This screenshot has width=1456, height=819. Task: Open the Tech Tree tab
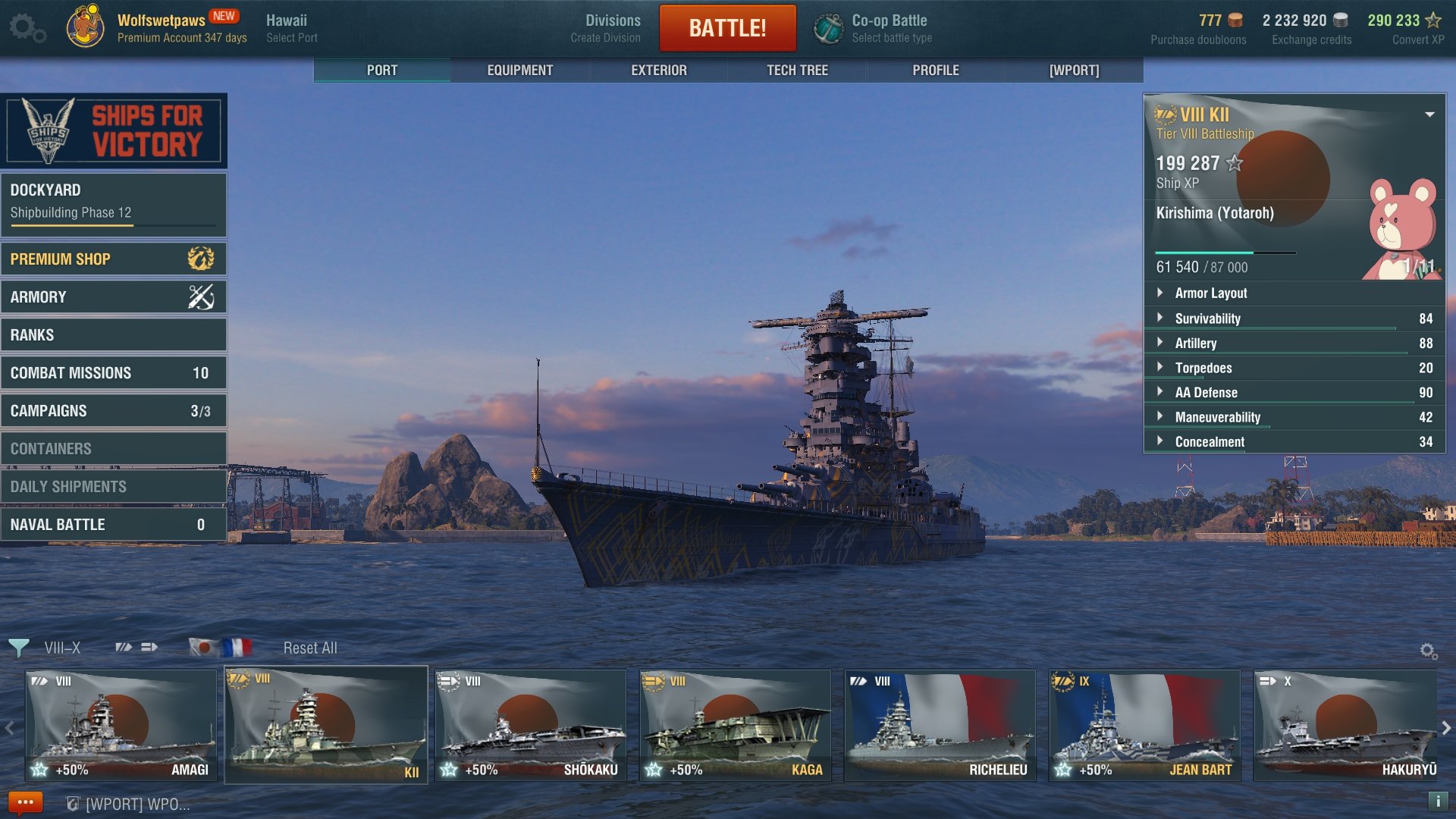click(x=797, y=70)
